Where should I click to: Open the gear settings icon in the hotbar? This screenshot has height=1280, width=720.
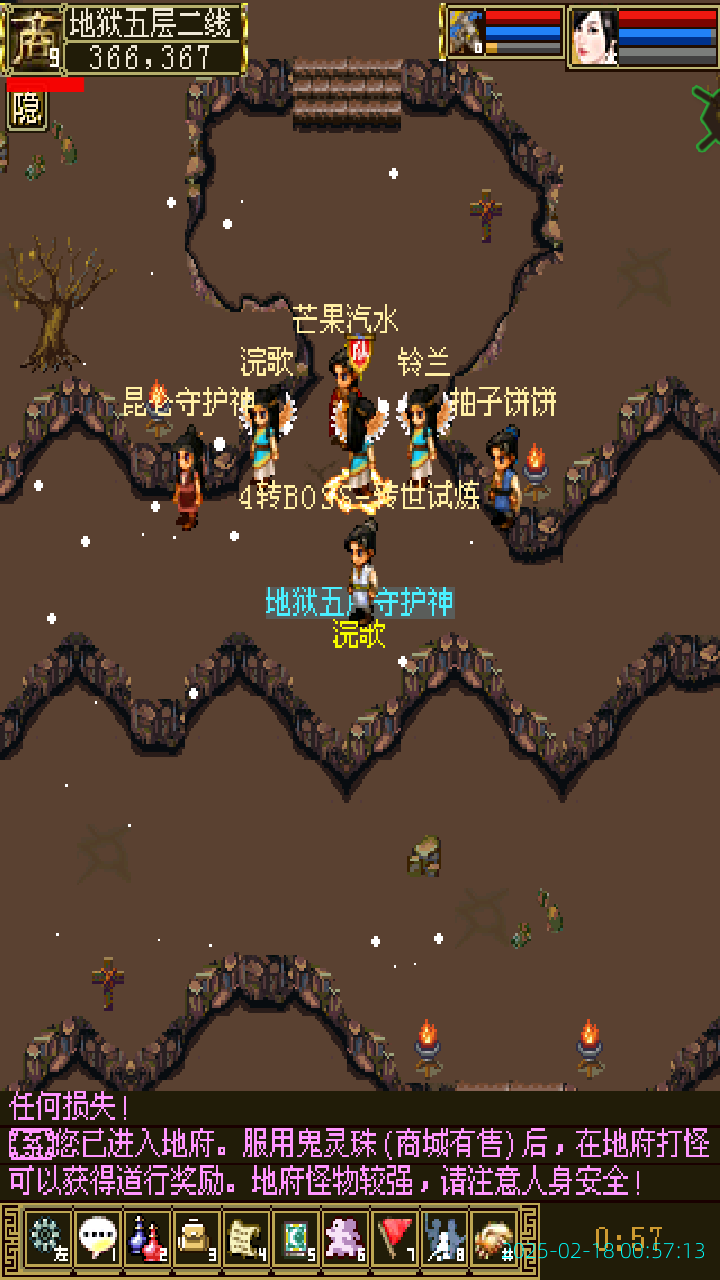[46, 1237]
